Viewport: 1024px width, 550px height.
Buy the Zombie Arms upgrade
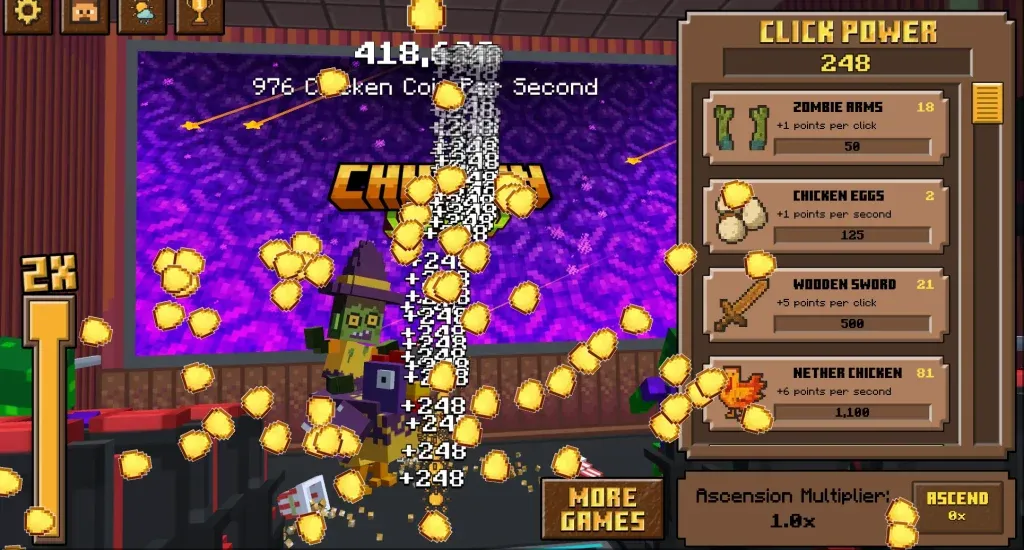(824, 127)
